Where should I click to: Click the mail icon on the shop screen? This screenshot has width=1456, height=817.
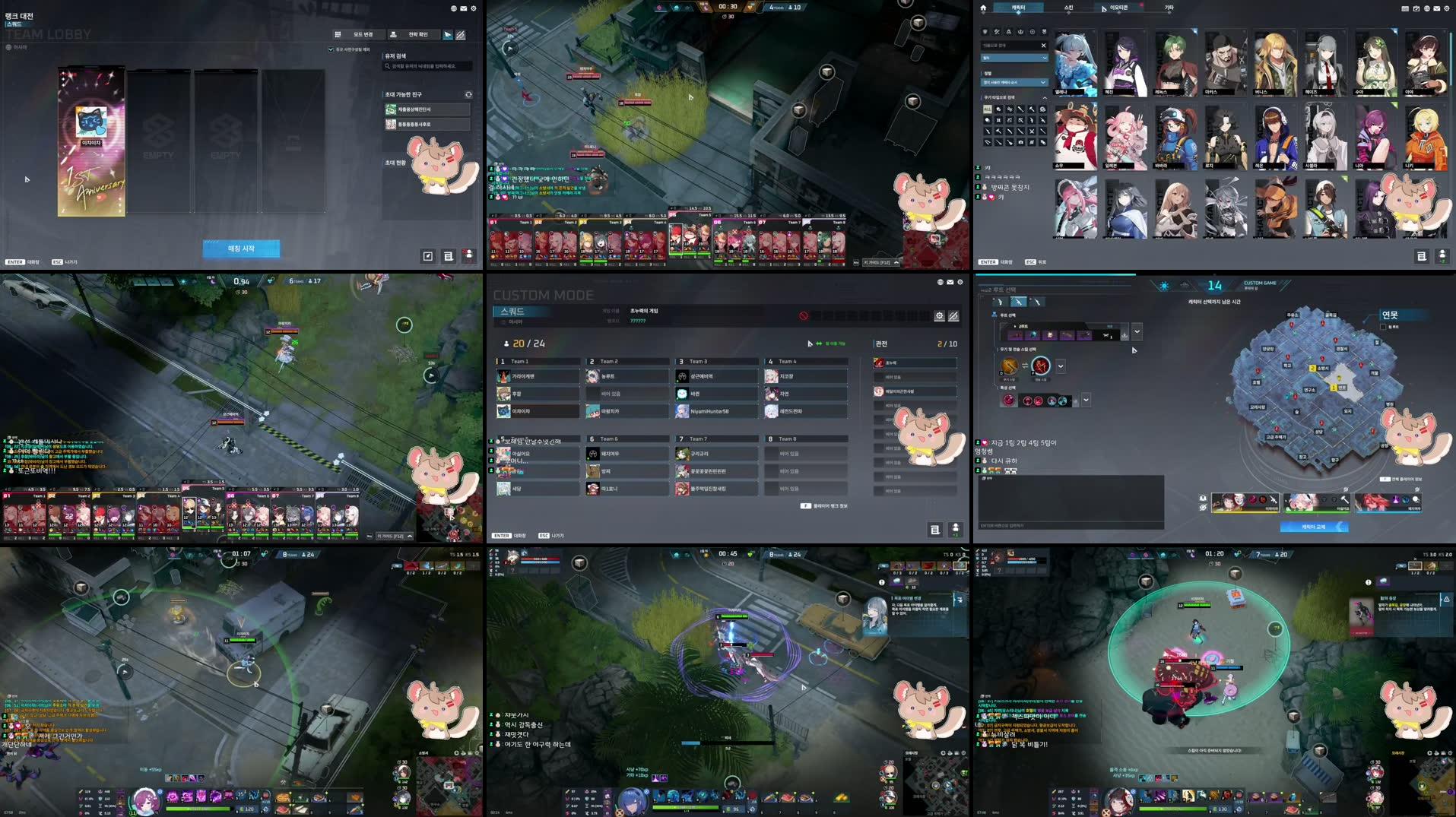coord(1436,9)
